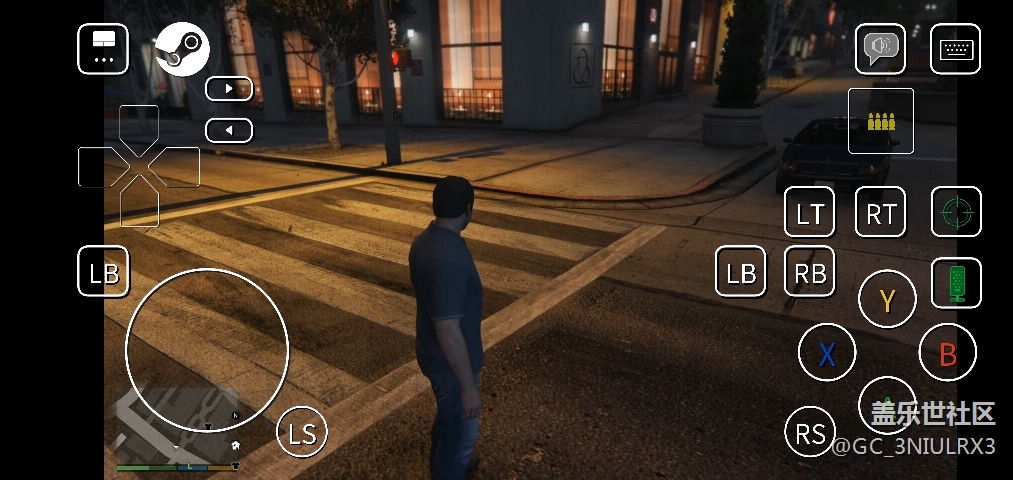Open the Steam overlay logo button
The image size is (1013, 480).
tap(181, 49)
